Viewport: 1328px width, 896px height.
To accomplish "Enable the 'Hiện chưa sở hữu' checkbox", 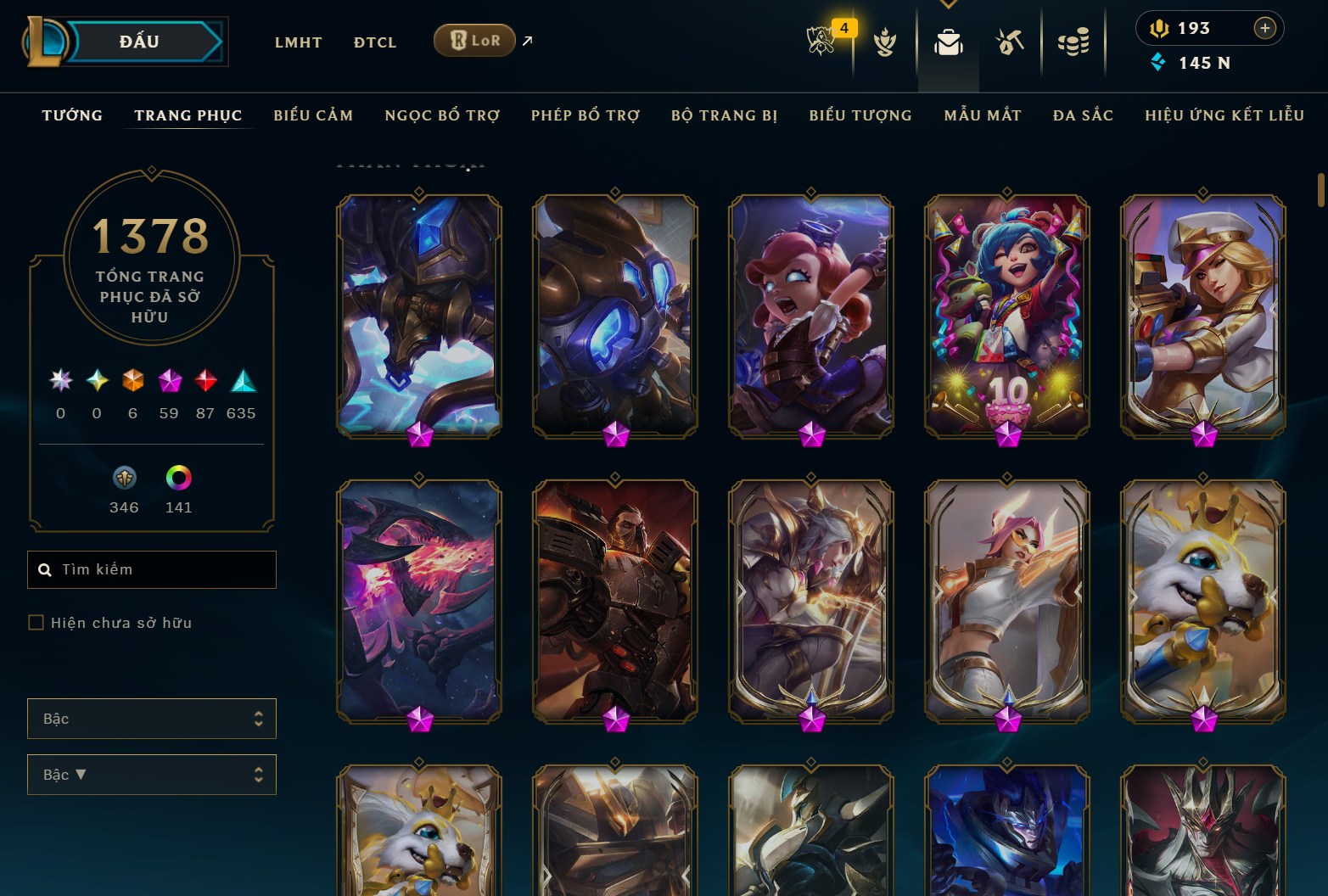I will coord(36,622).
